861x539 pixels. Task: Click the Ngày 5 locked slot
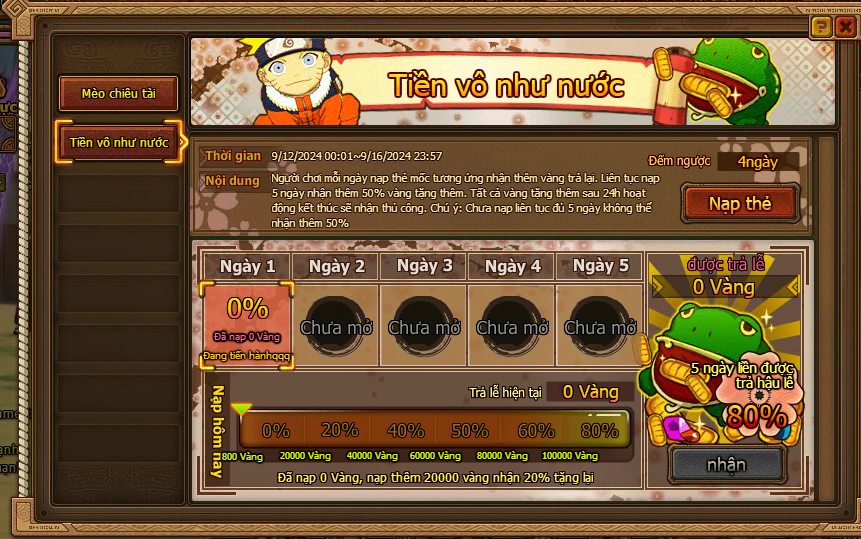click(x=600, y=323)
